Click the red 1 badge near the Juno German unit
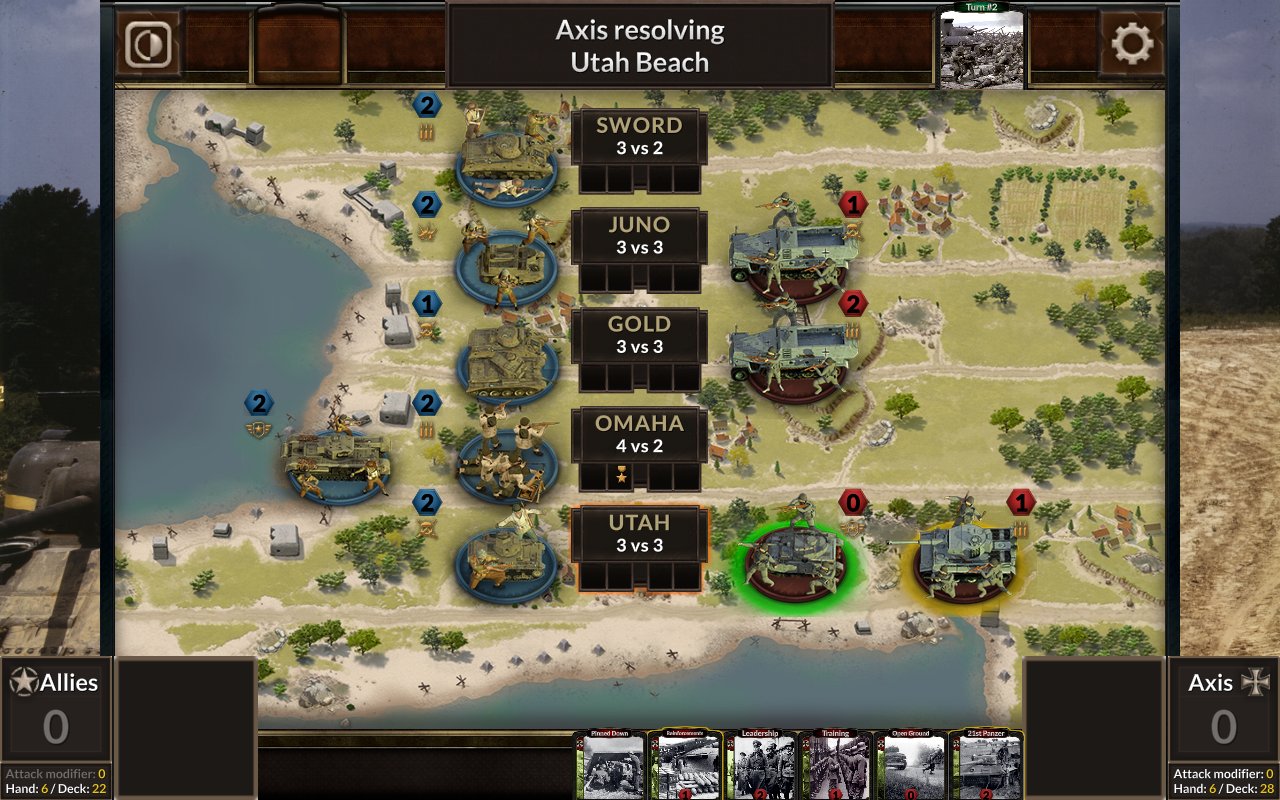 pyautogui.click(x=851, y=204)
